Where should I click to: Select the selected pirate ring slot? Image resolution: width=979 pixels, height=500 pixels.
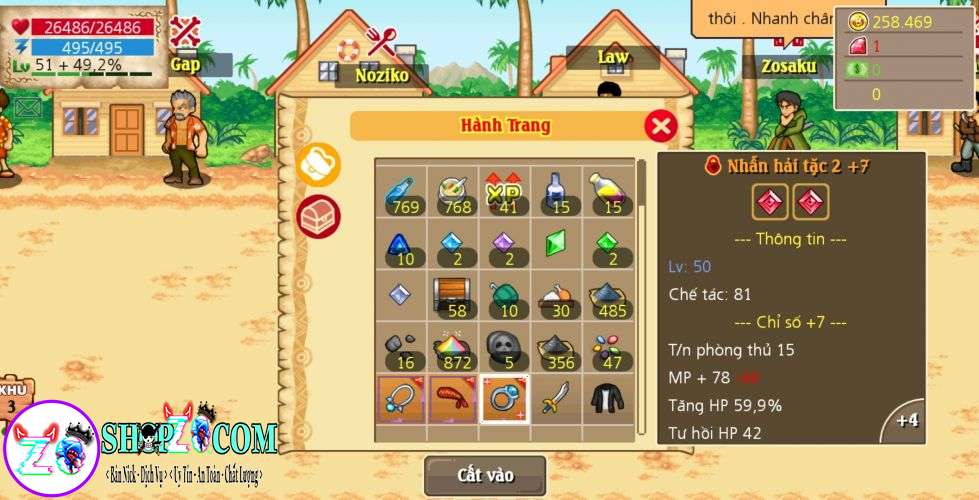(x=504, y=397)
